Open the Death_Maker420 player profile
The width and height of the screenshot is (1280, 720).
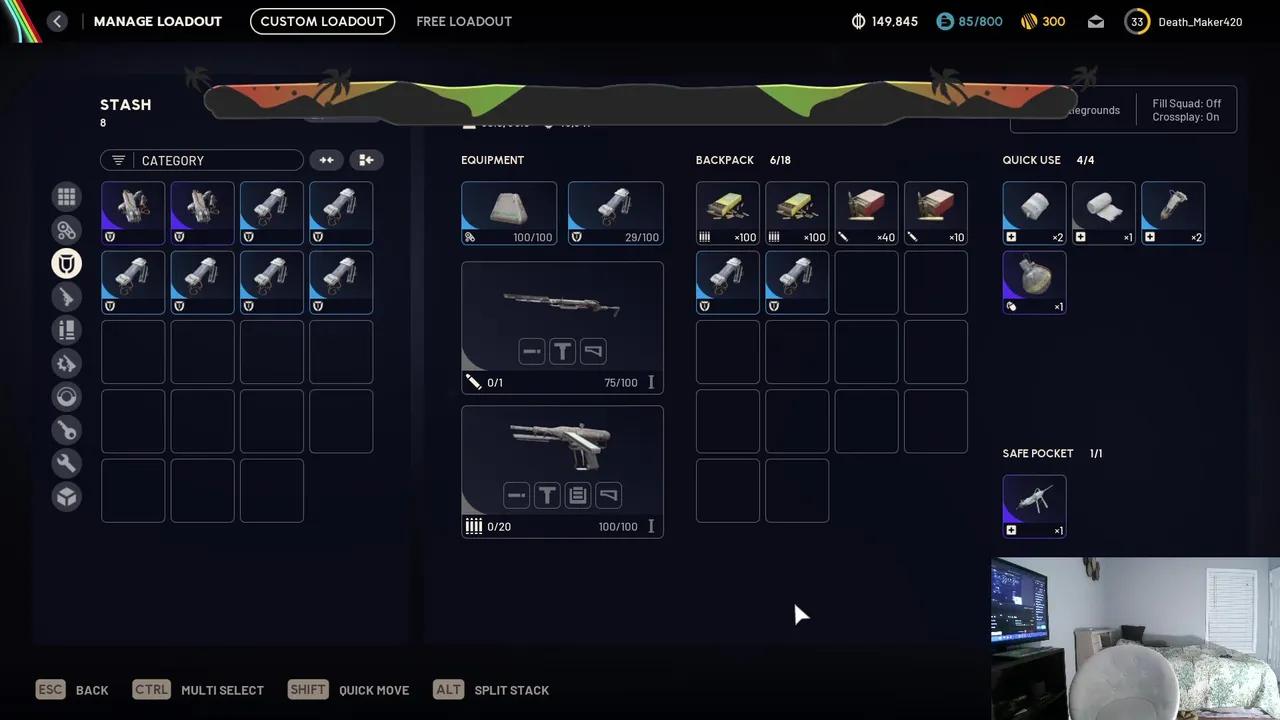point(1185,21)
